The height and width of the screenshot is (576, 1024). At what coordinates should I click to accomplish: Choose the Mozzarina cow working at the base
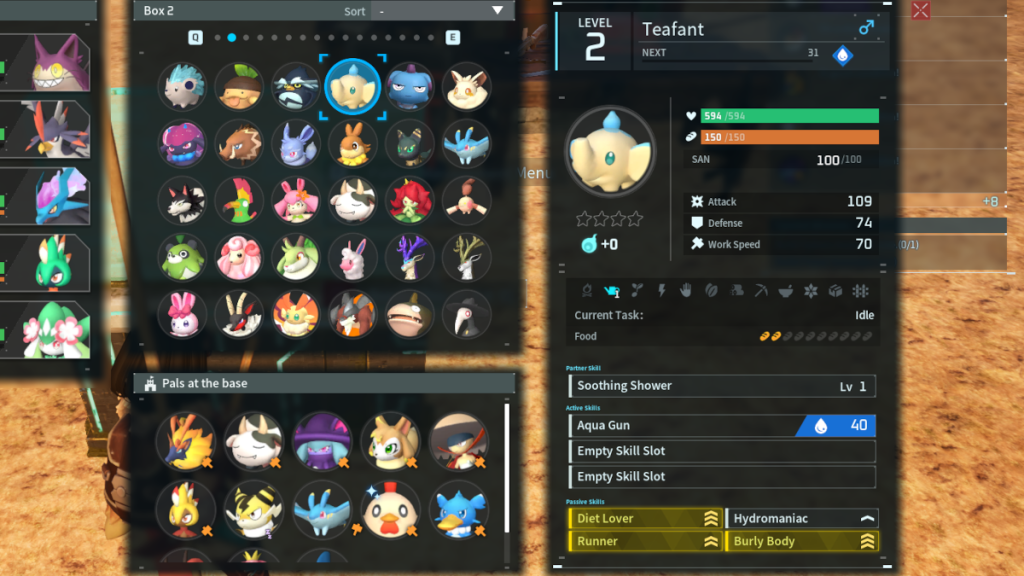(x=254, y=441)
